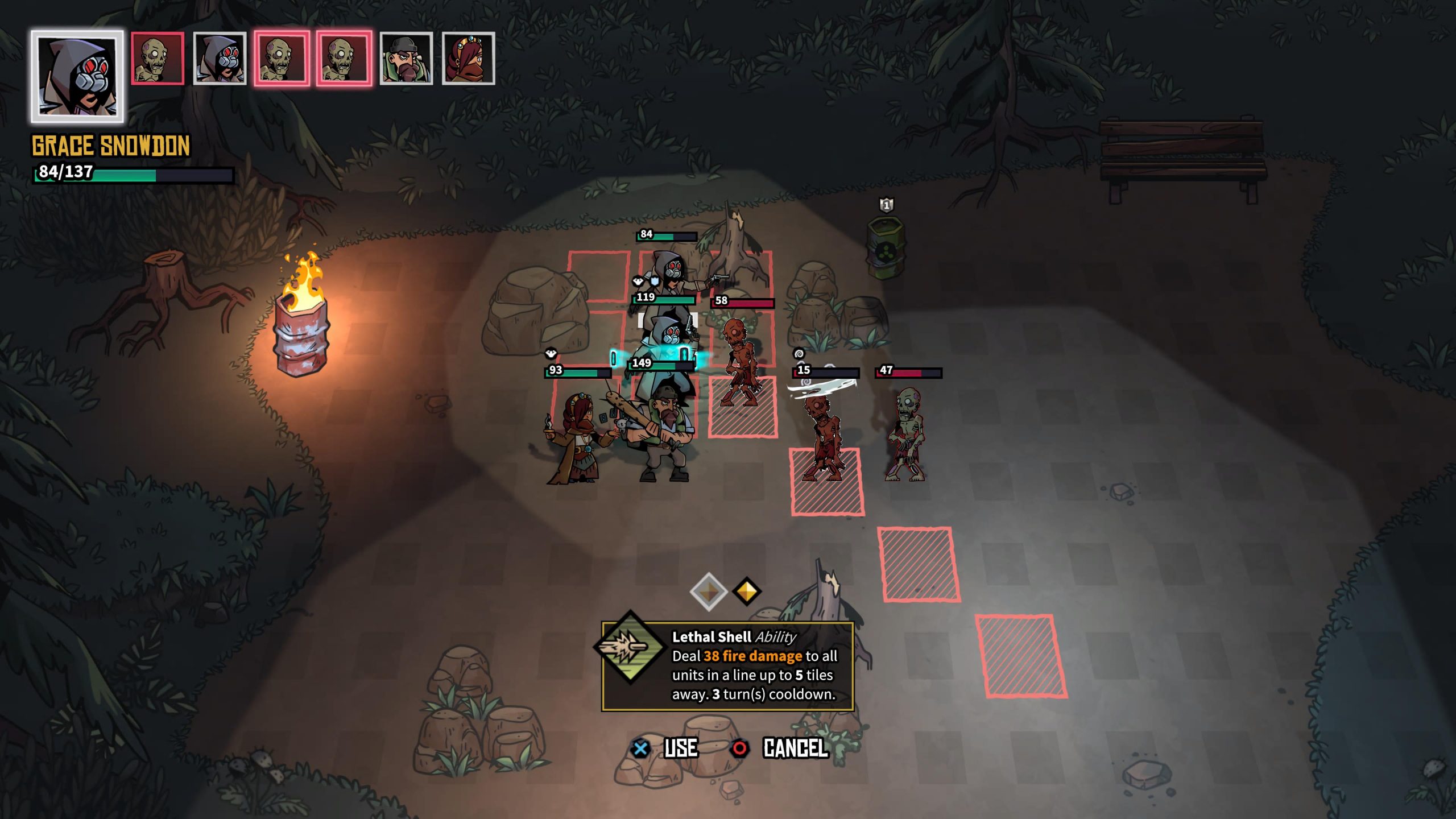Choose the bearded beanie man's turn portrait
The width and height of the screenshot is (1456, 819).
[x=406, y=59]
